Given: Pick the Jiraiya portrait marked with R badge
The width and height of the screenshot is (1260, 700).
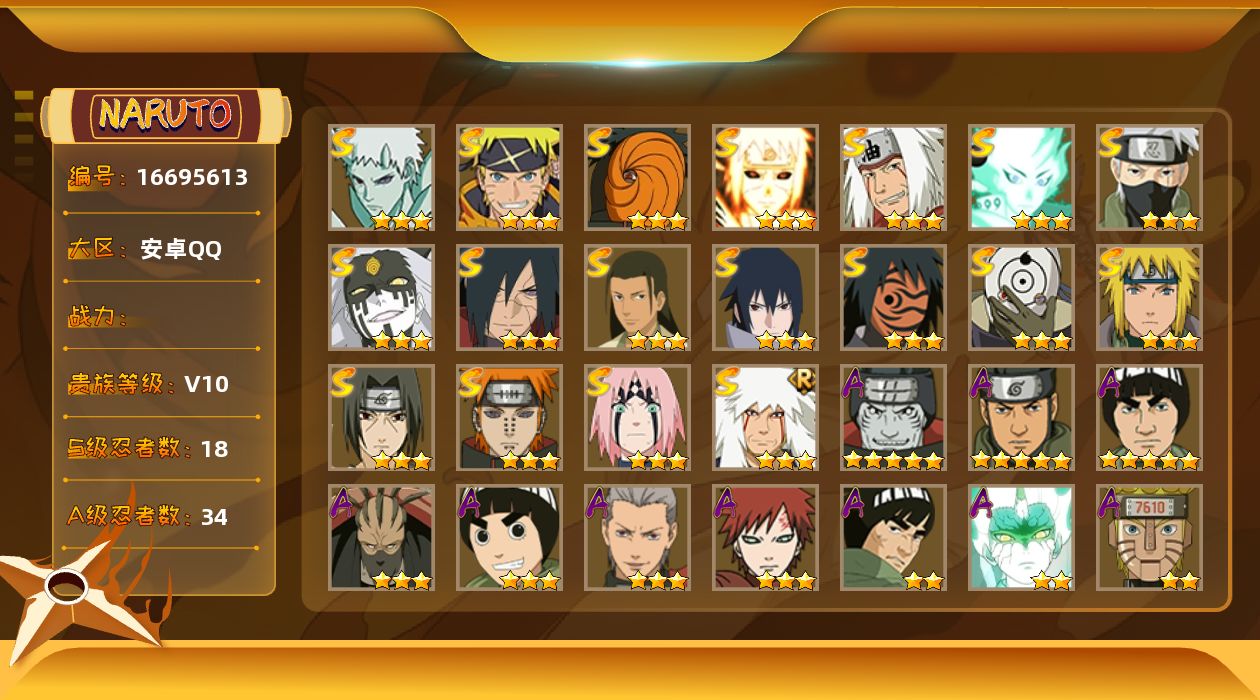Looking at the screenshot, I should coord(765,417).
